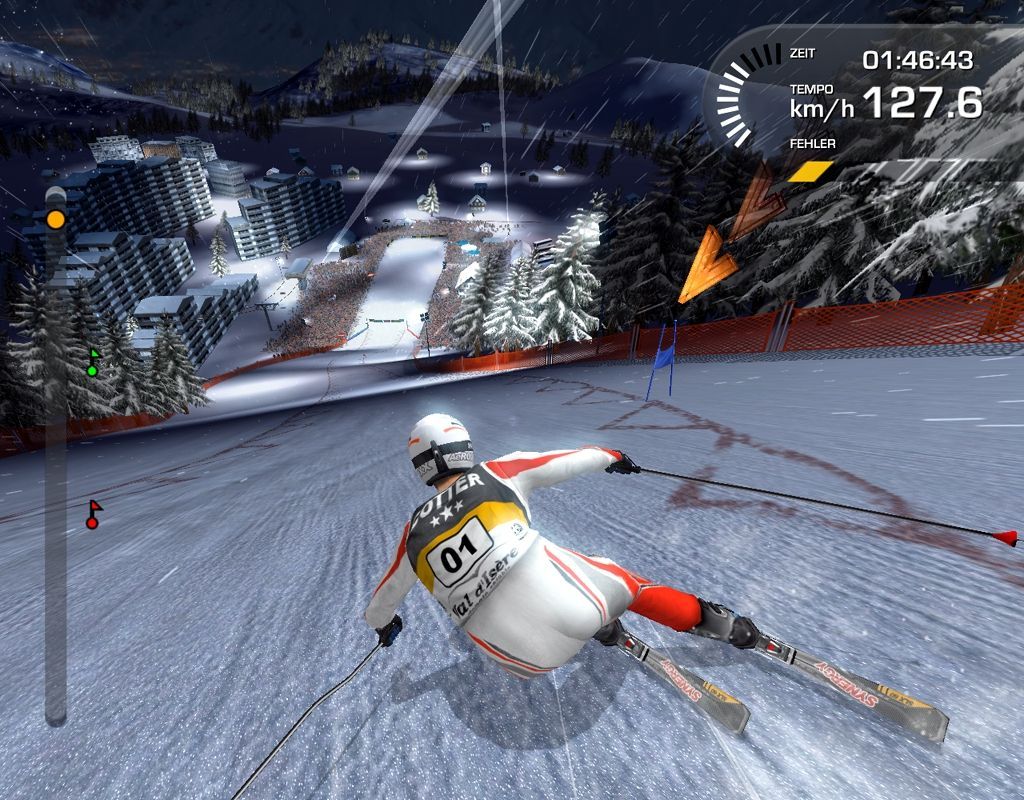Click the yellow Fehler error indicator
This screenshot has width=1024, height=800.
[x=809, y=172]
